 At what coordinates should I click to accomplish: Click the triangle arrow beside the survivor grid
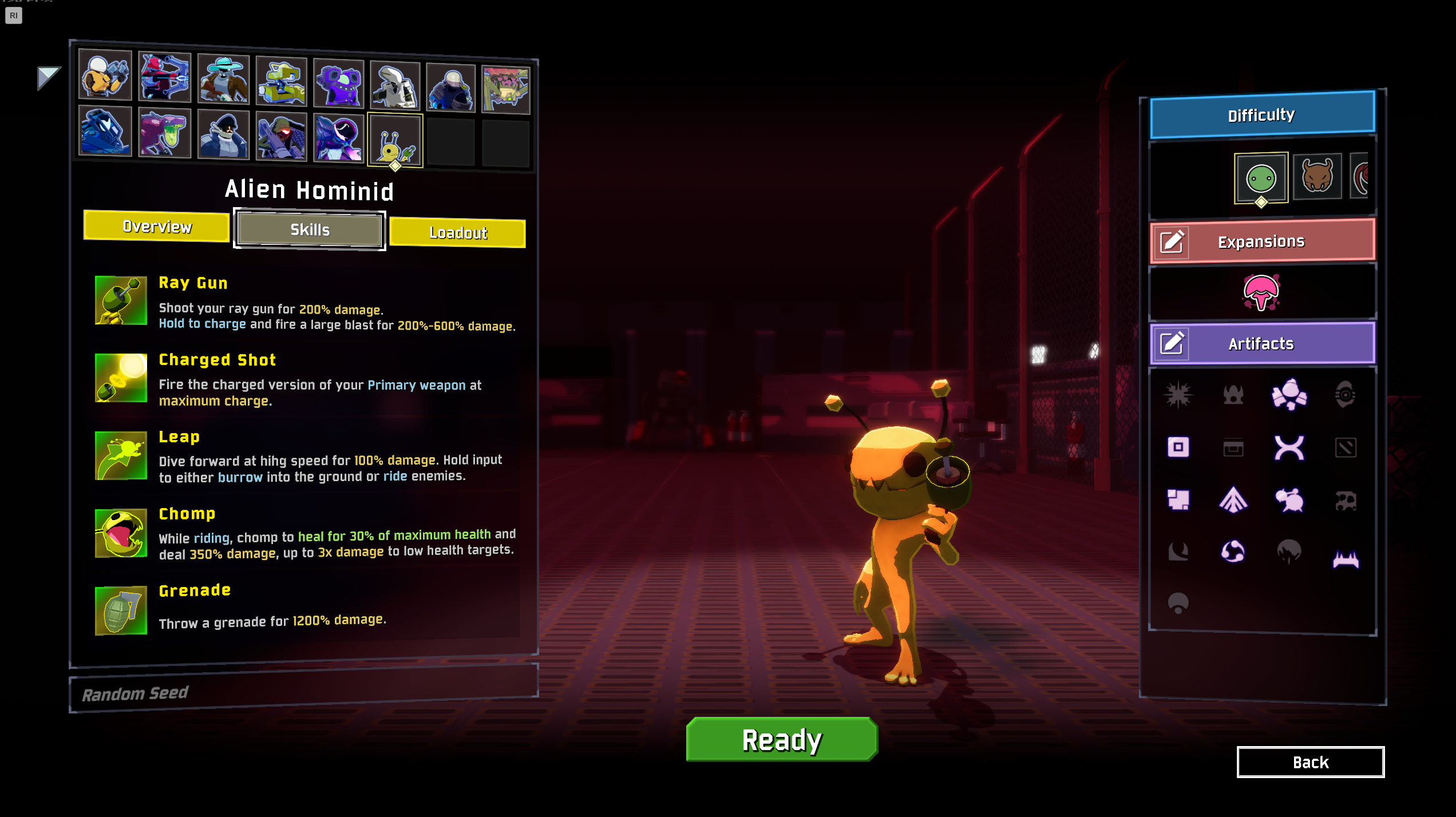point(48,77)
